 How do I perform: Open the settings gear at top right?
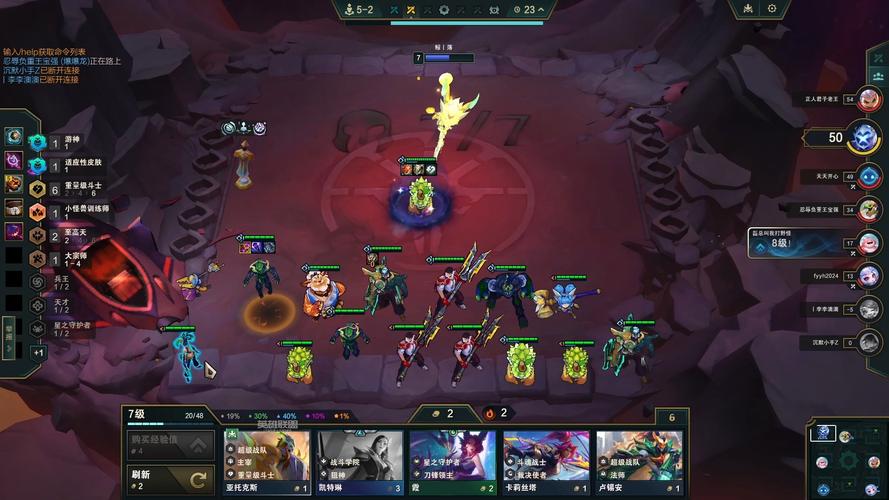[771, 9]
